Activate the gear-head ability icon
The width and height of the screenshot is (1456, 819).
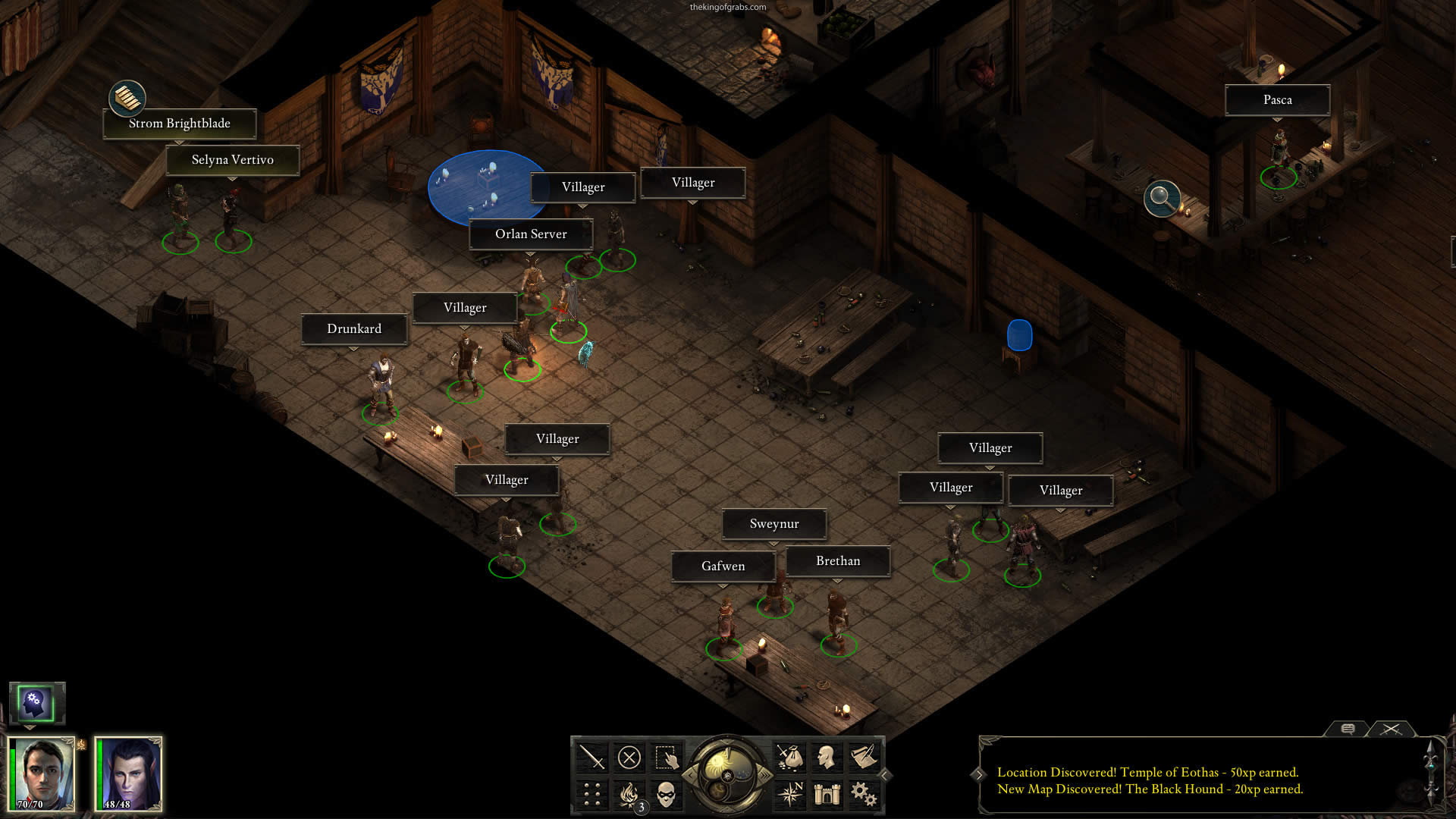click(36, 703)
